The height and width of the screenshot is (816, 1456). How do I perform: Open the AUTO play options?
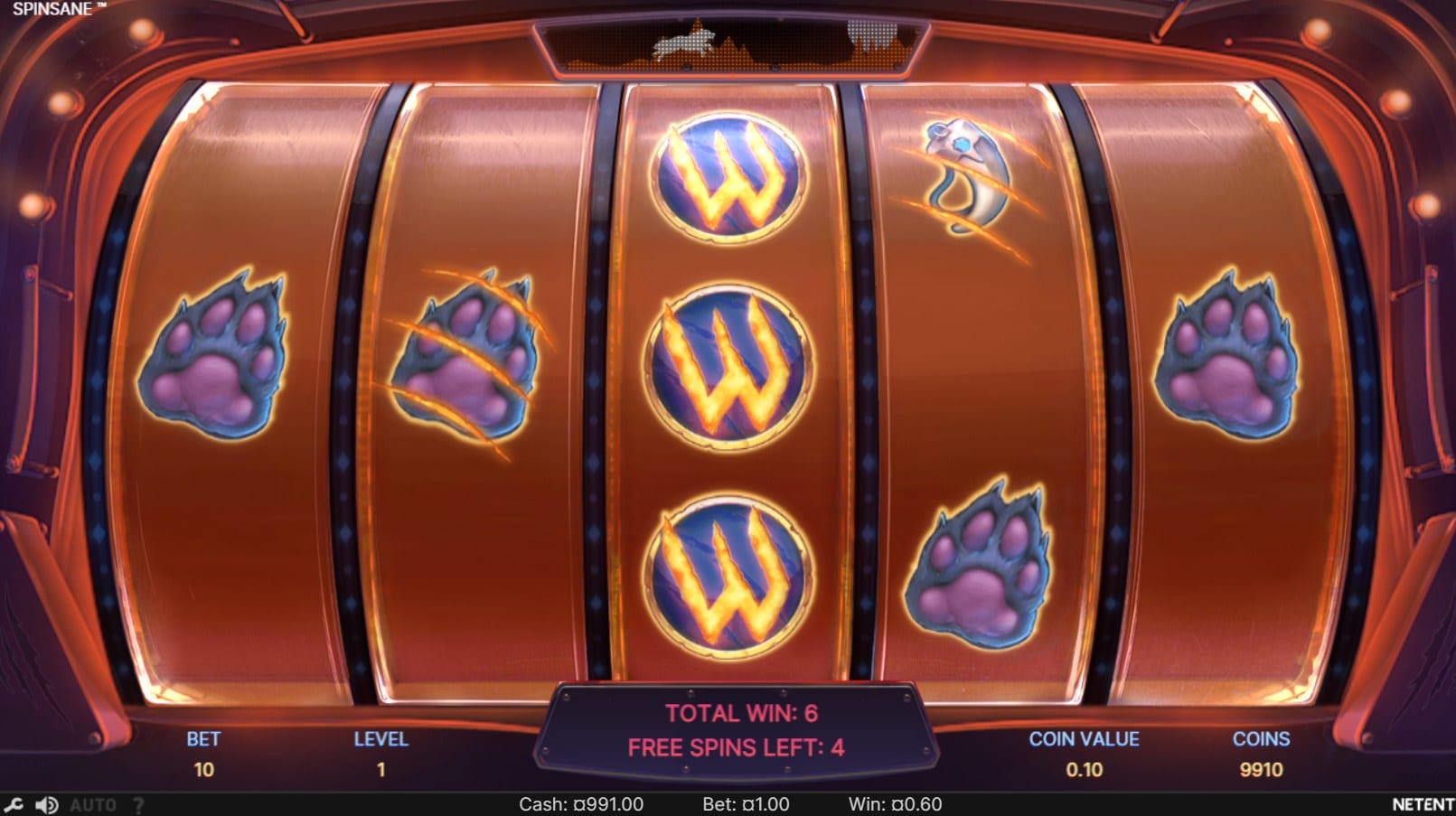93,804
